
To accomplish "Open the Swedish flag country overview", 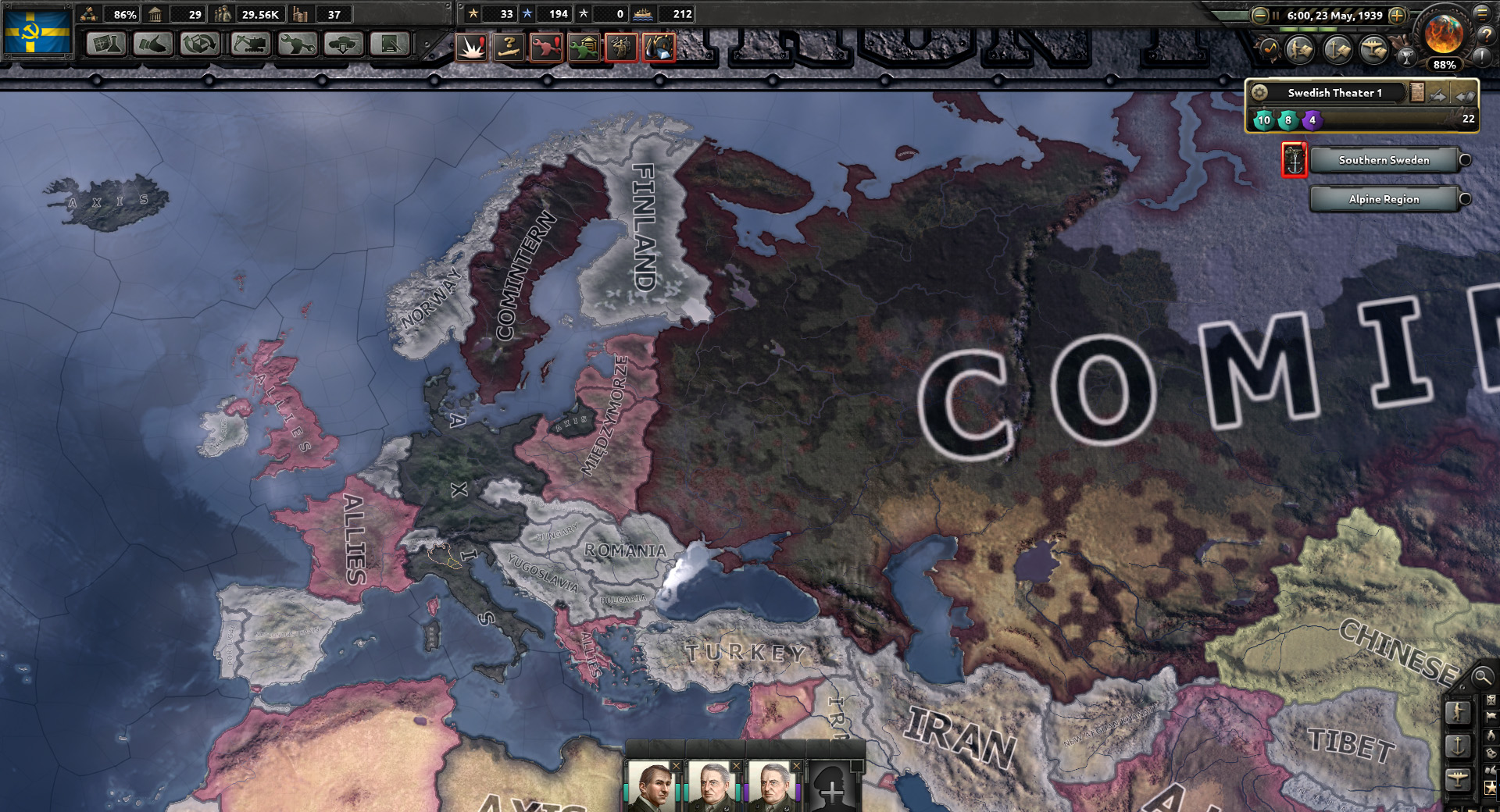I will point(37,32).
